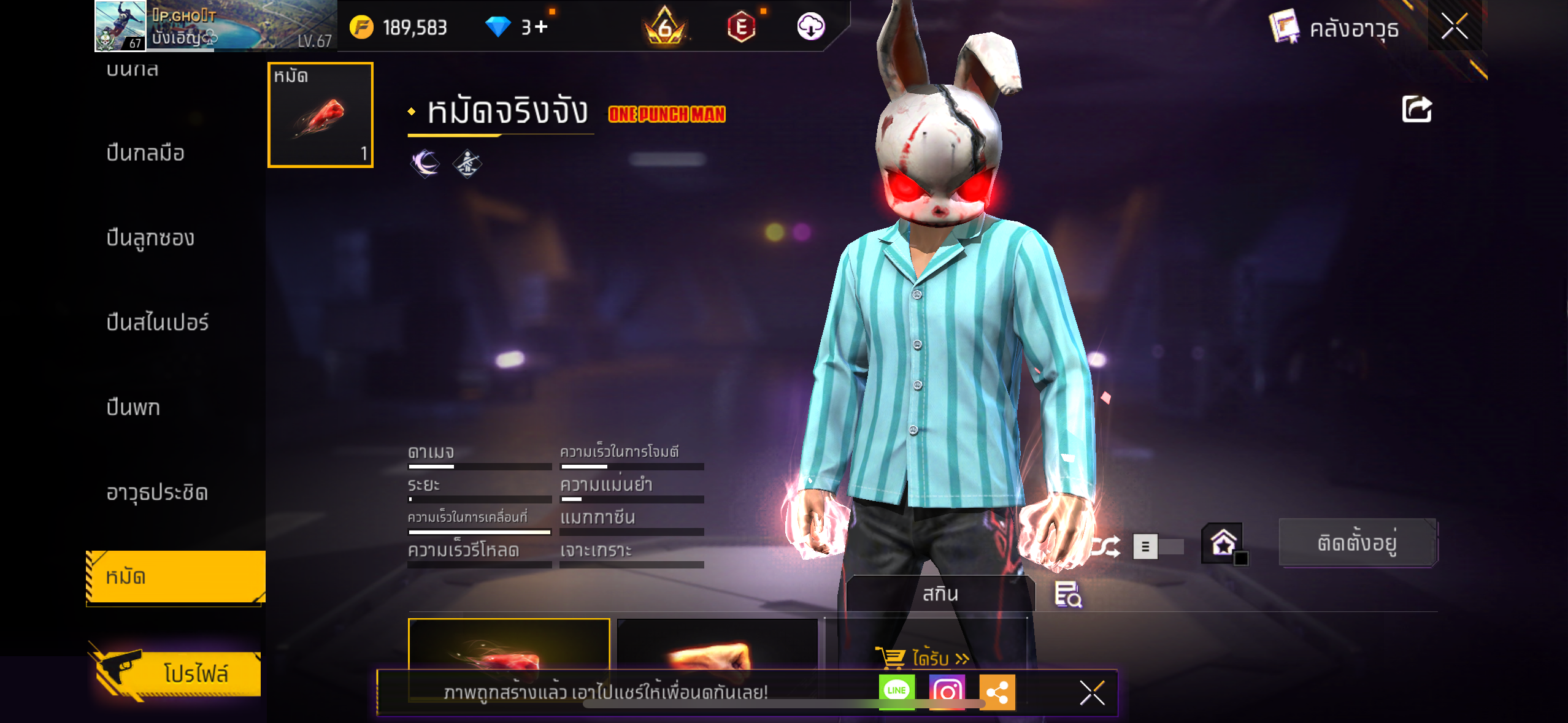
Task: Close the weapon armory screen
Action: [1454, 26]
